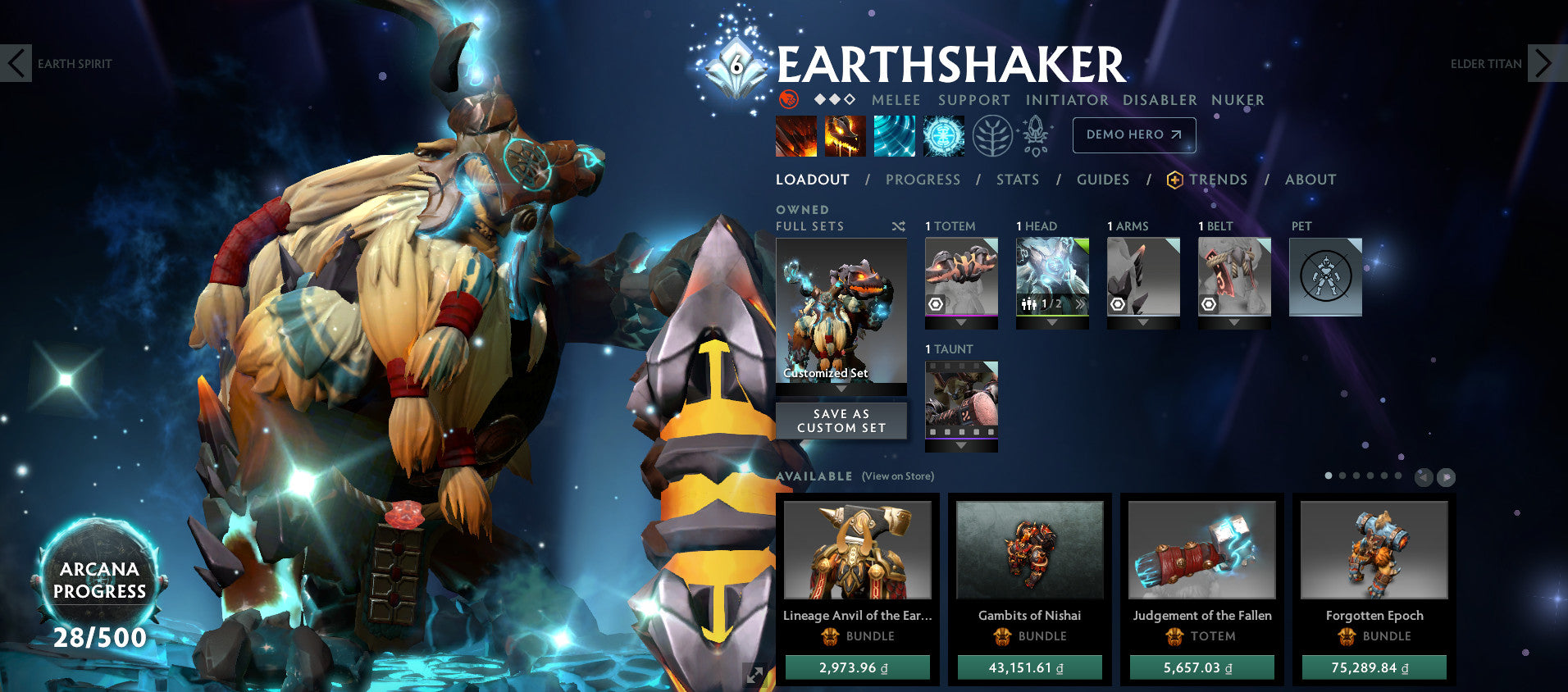Click the Aghanim's Scepter upgrades icon

click(x=1035, y=135)
